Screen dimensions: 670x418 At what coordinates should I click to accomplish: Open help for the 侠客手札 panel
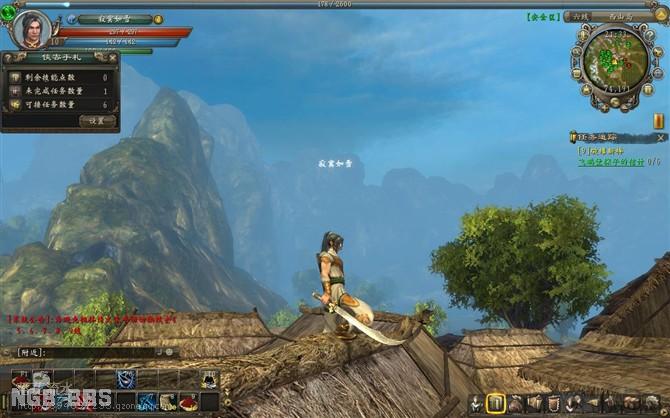coord(8,58)
